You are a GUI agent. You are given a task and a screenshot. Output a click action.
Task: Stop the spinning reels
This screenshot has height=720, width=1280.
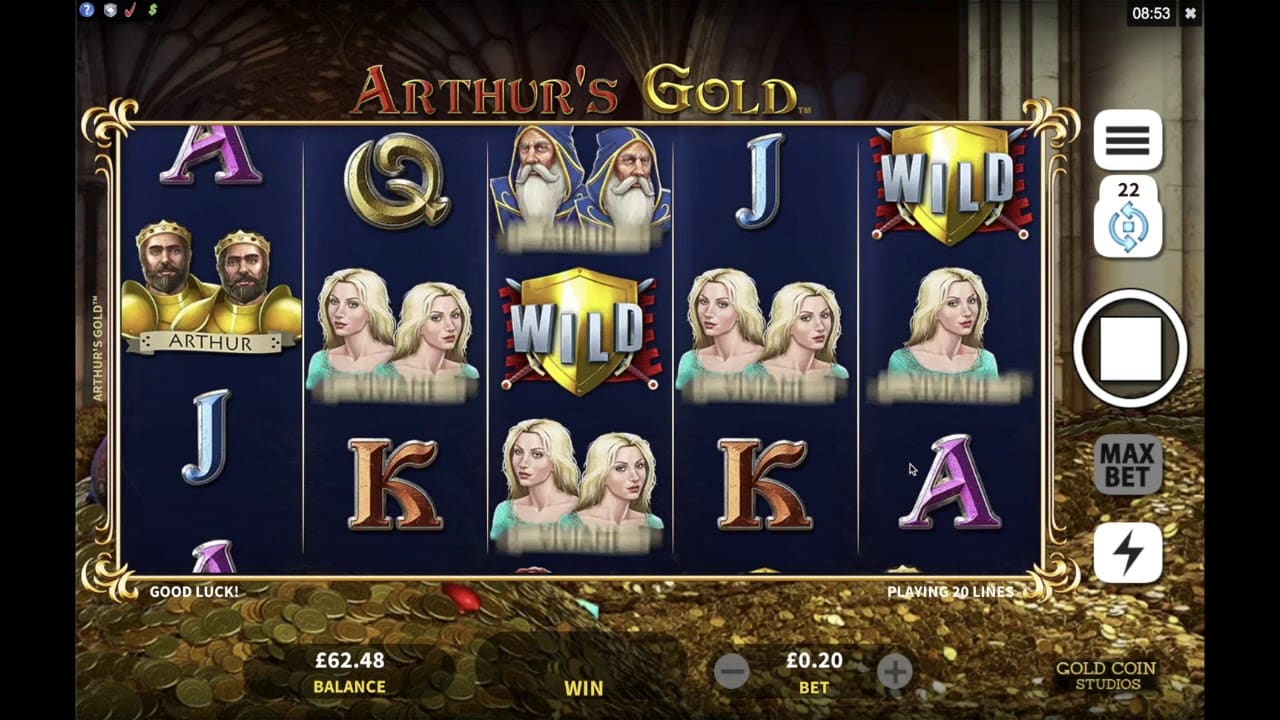tap(1130, 348)
